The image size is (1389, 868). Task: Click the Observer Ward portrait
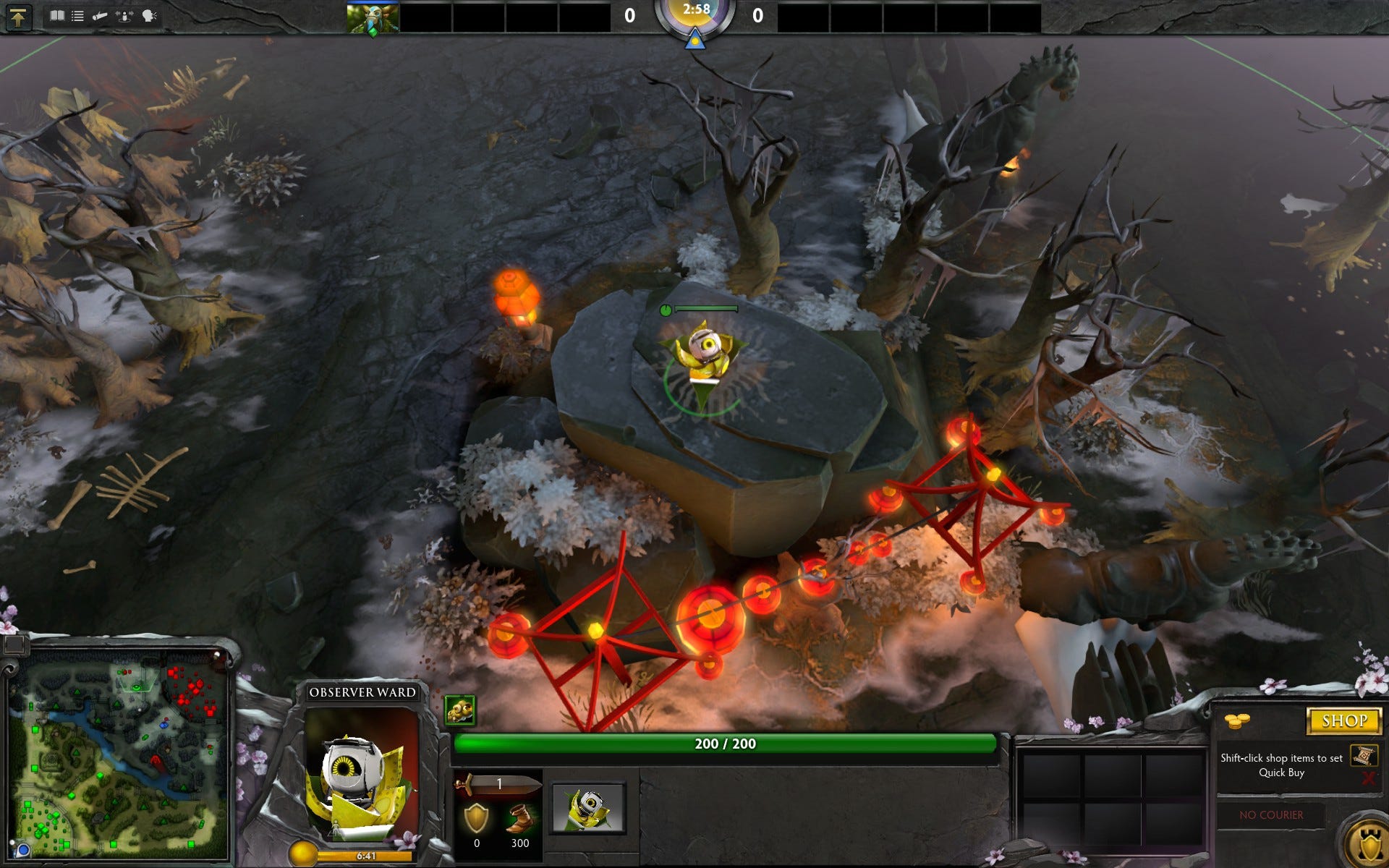pos(362,774)
